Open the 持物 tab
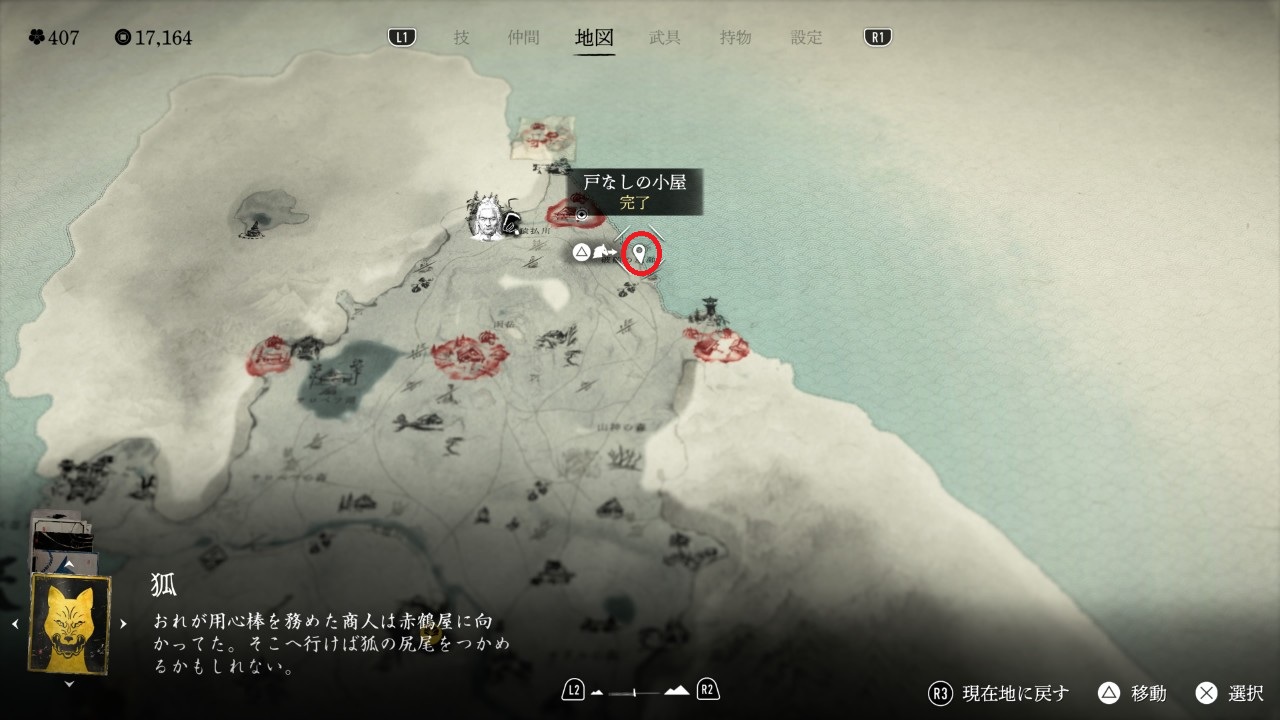This screenshot has height=720, width=1280. click(735, 38)
